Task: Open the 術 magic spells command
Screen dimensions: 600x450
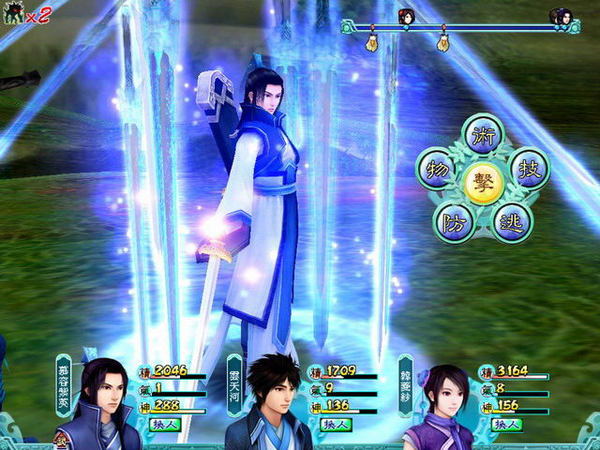Action: (483, 136)
